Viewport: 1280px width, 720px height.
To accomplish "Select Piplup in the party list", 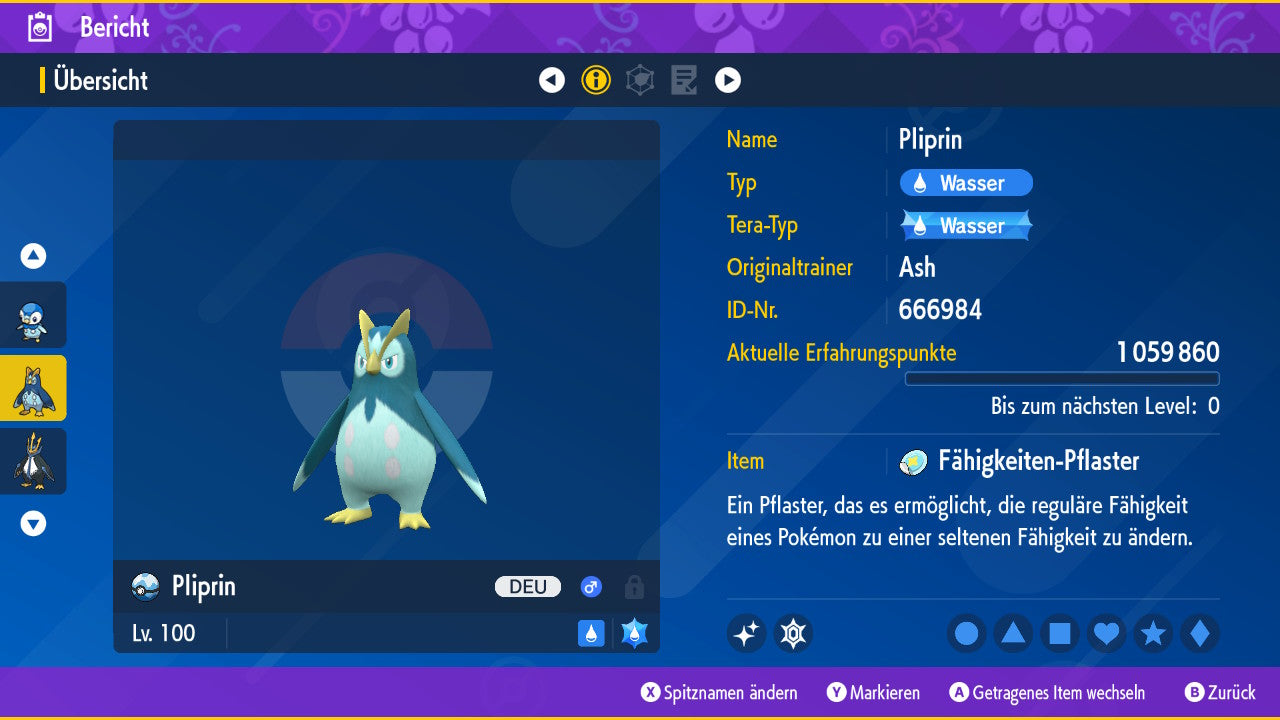I will click(33, 315).
